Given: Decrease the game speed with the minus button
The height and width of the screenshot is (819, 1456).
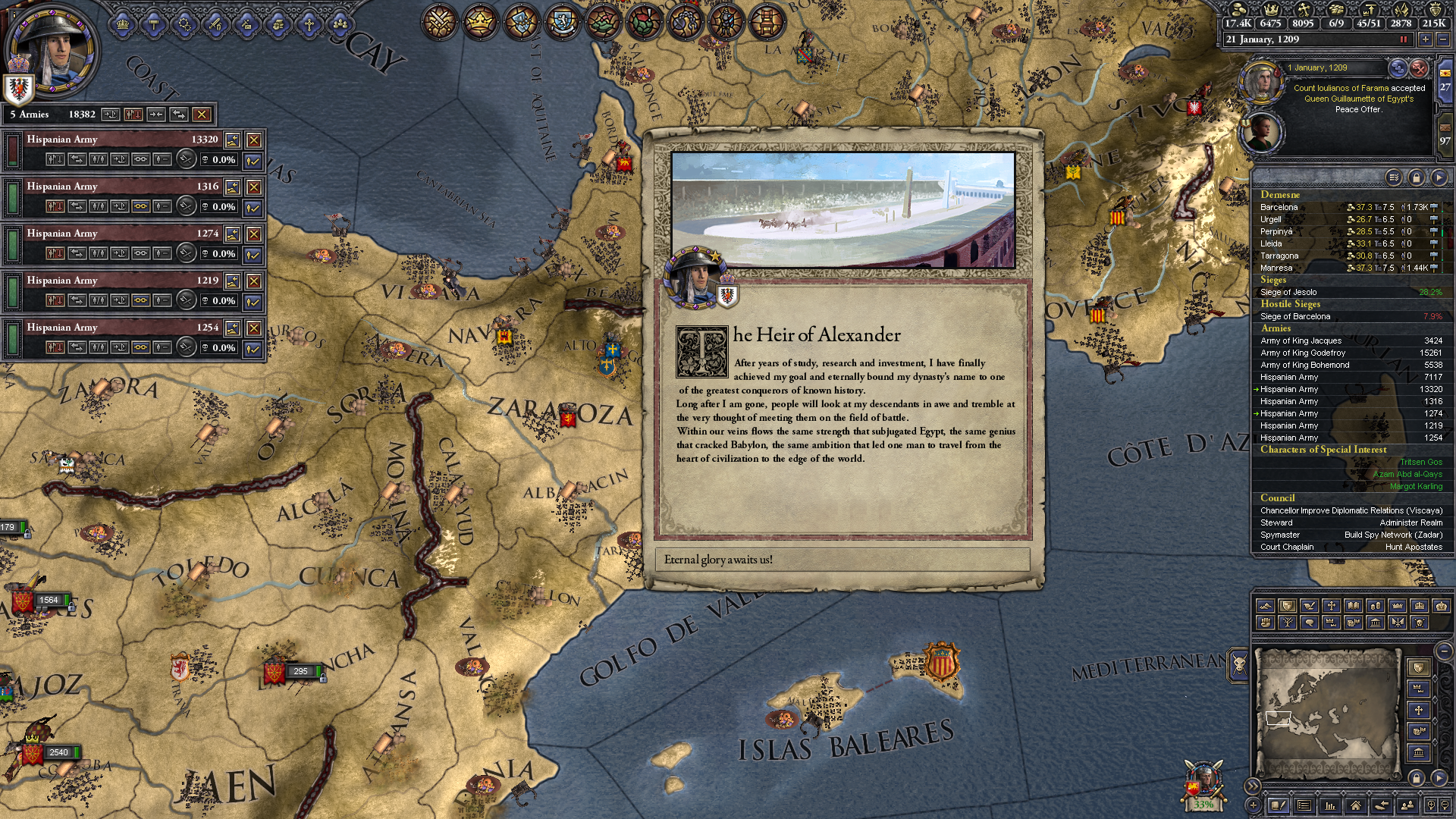Looking at the screenshot, I should point(1442,39).
